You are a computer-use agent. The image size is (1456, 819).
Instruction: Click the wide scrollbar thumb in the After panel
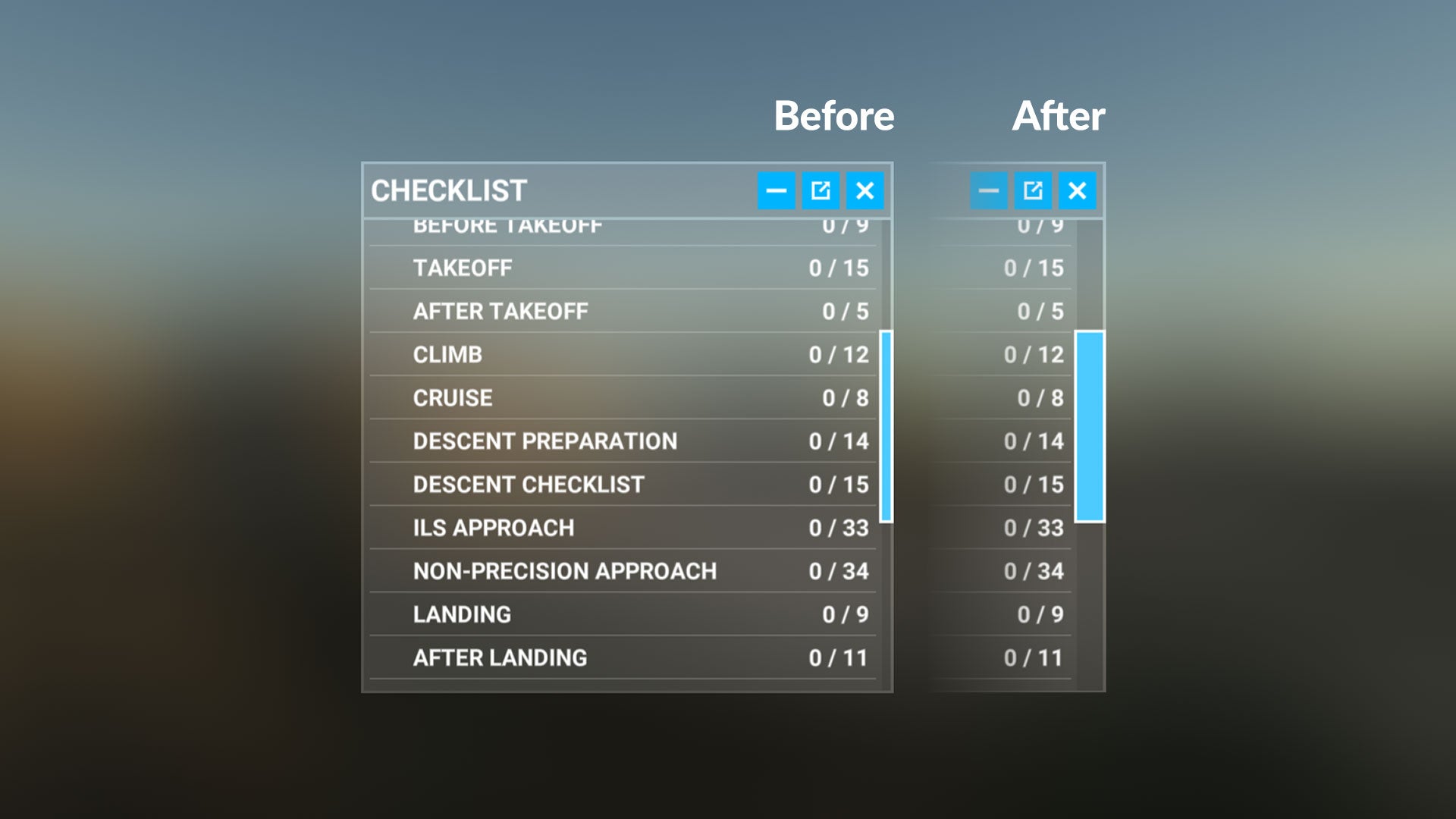[x=1090, y=426]
